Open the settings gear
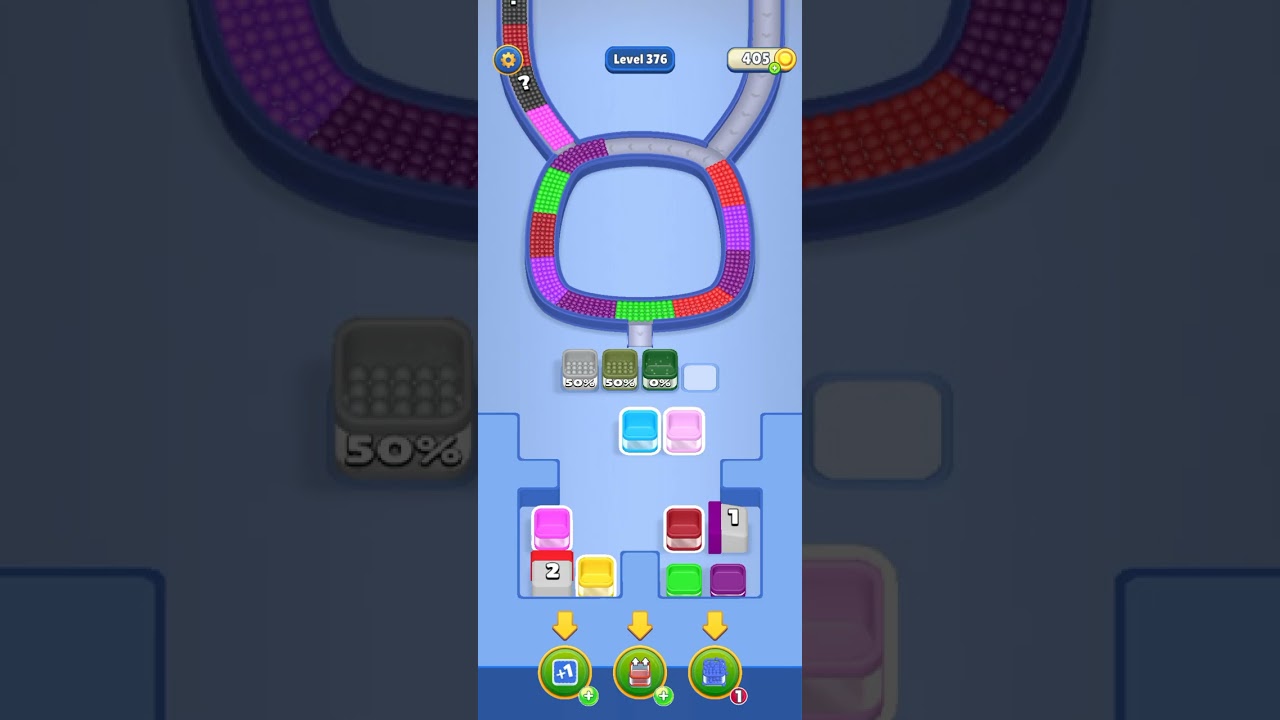 point(509,60)
